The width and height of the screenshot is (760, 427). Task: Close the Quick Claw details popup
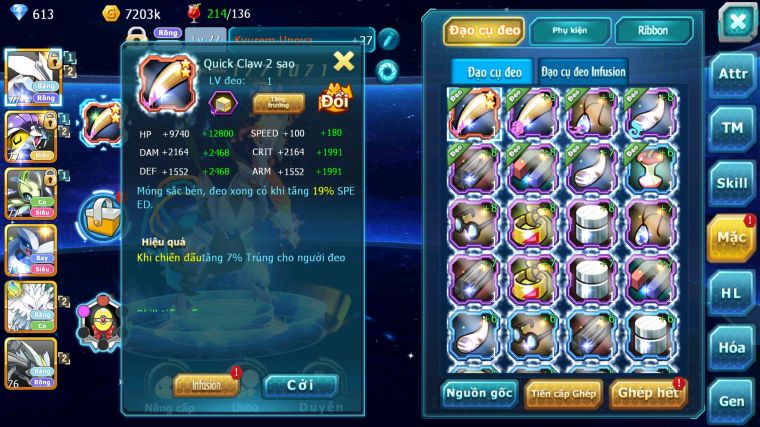(344, 62)
